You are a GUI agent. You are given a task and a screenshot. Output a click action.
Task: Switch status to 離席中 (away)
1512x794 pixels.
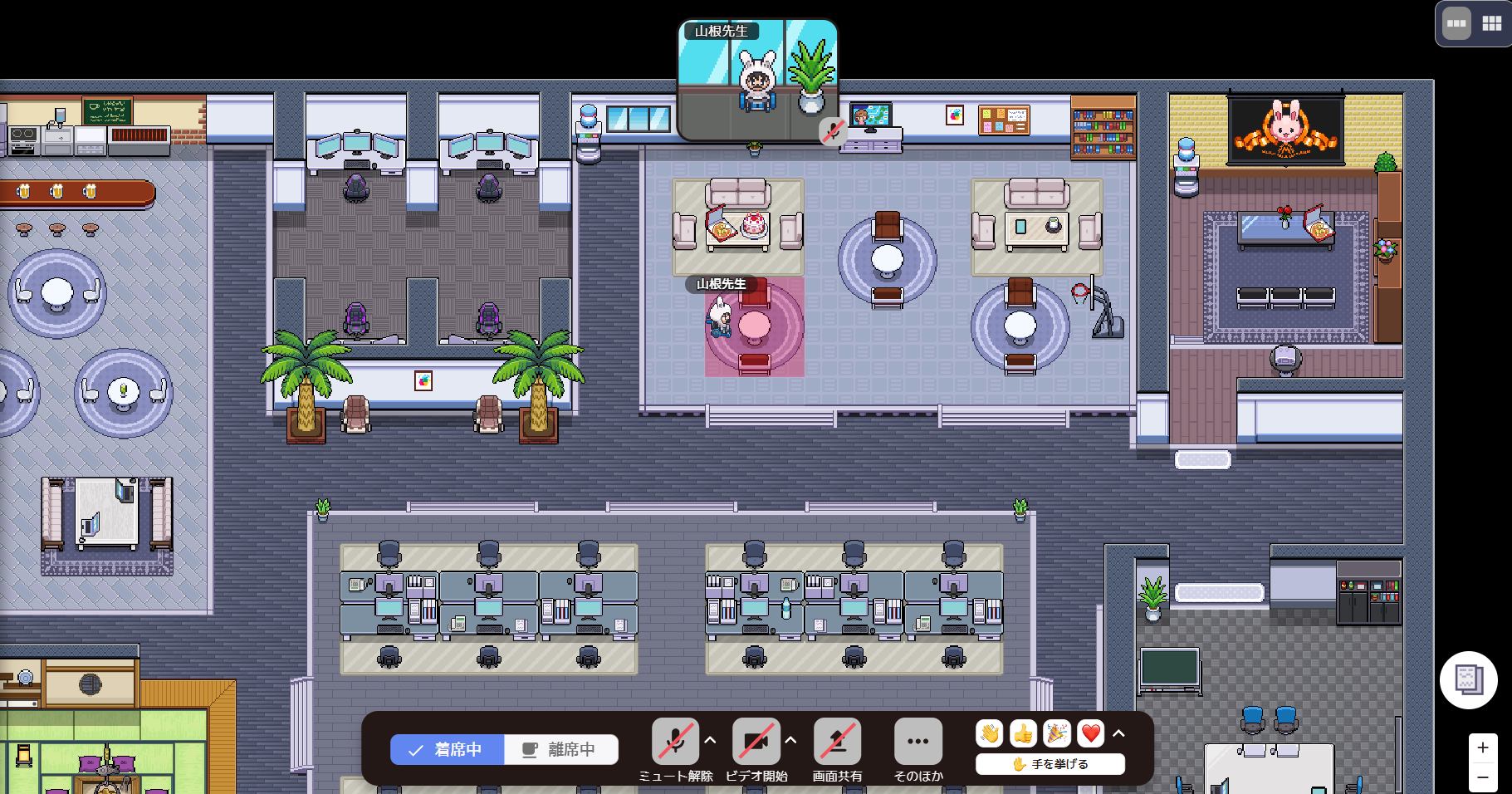click(x=561, y=749)
